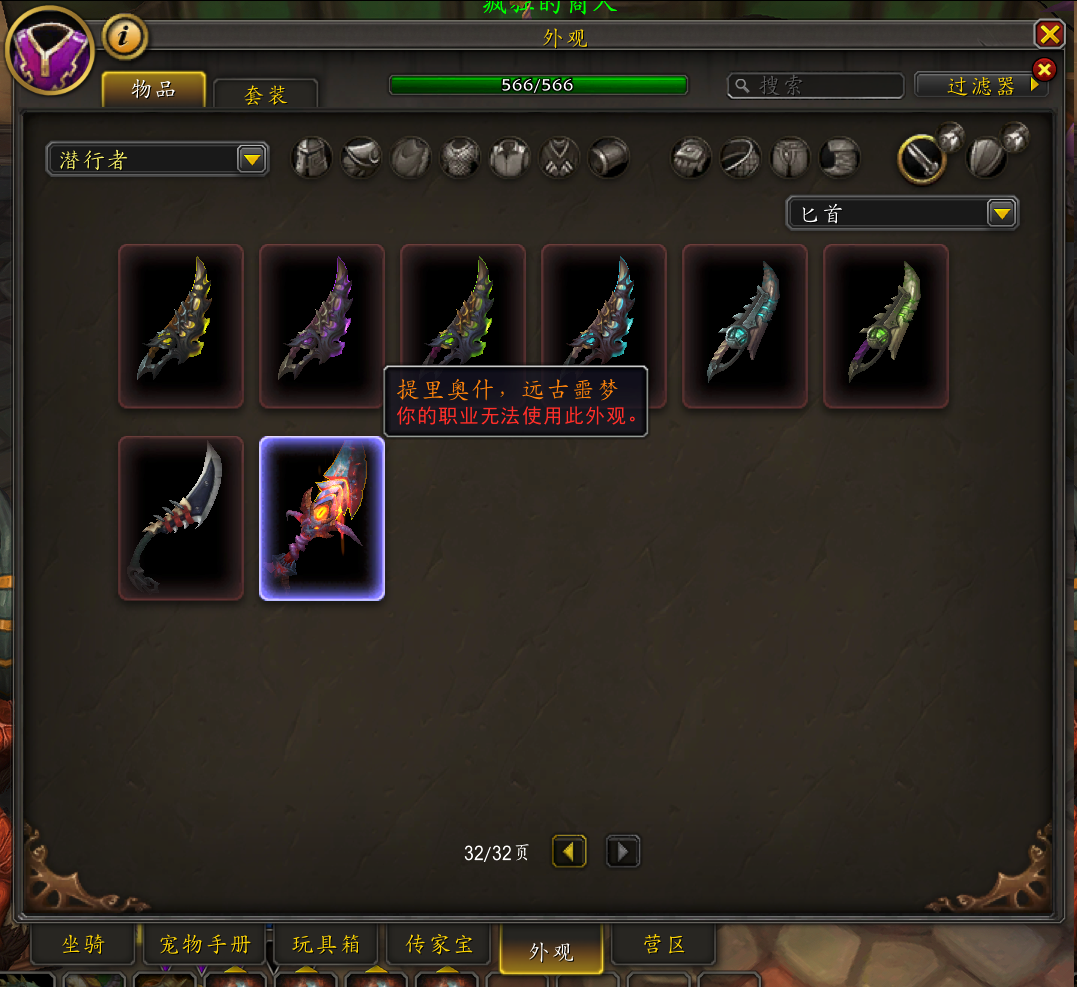Select the main-hand weapon slot icon

(922, 158)
